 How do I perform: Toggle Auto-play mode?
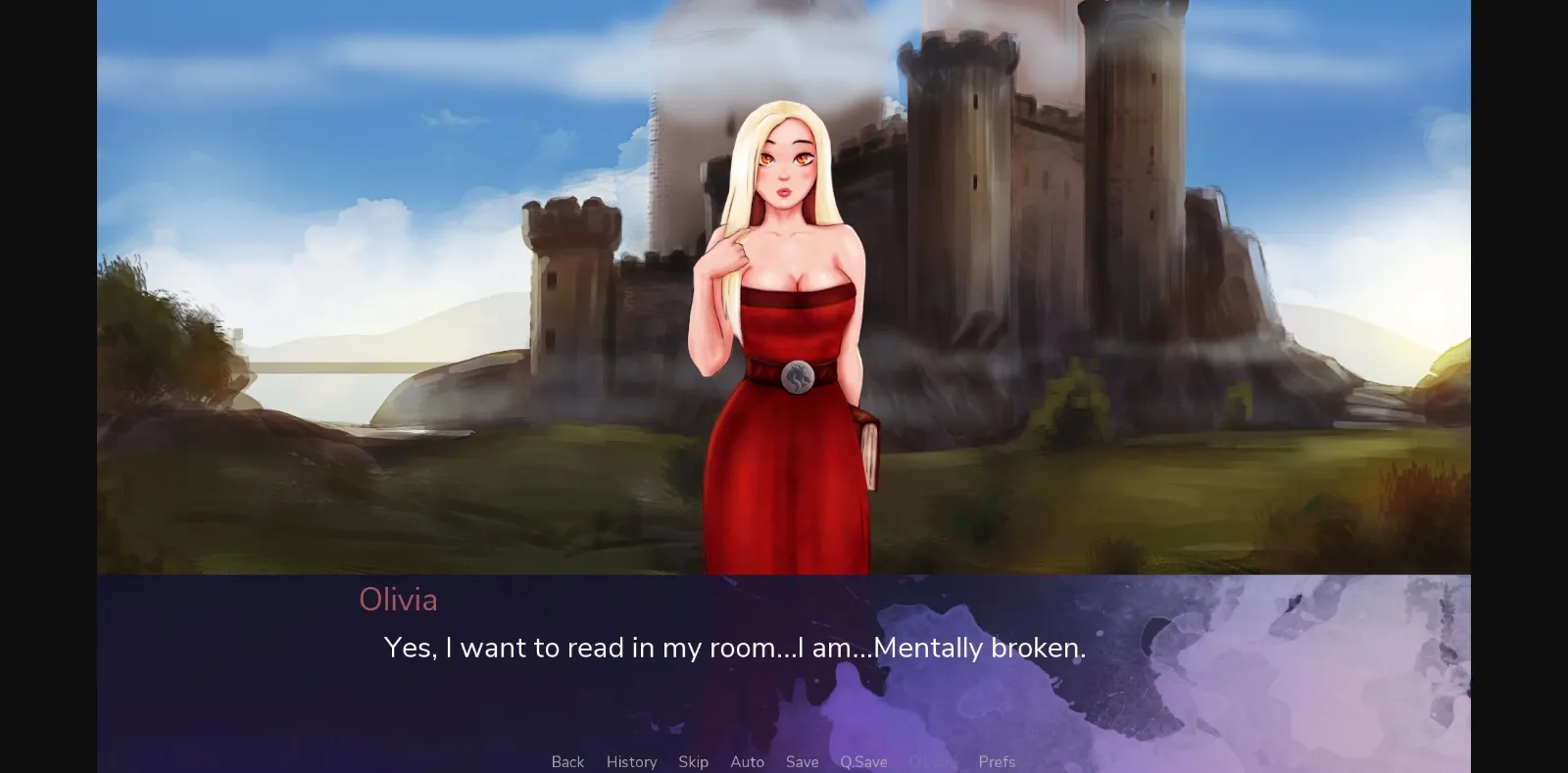[748, 761]
